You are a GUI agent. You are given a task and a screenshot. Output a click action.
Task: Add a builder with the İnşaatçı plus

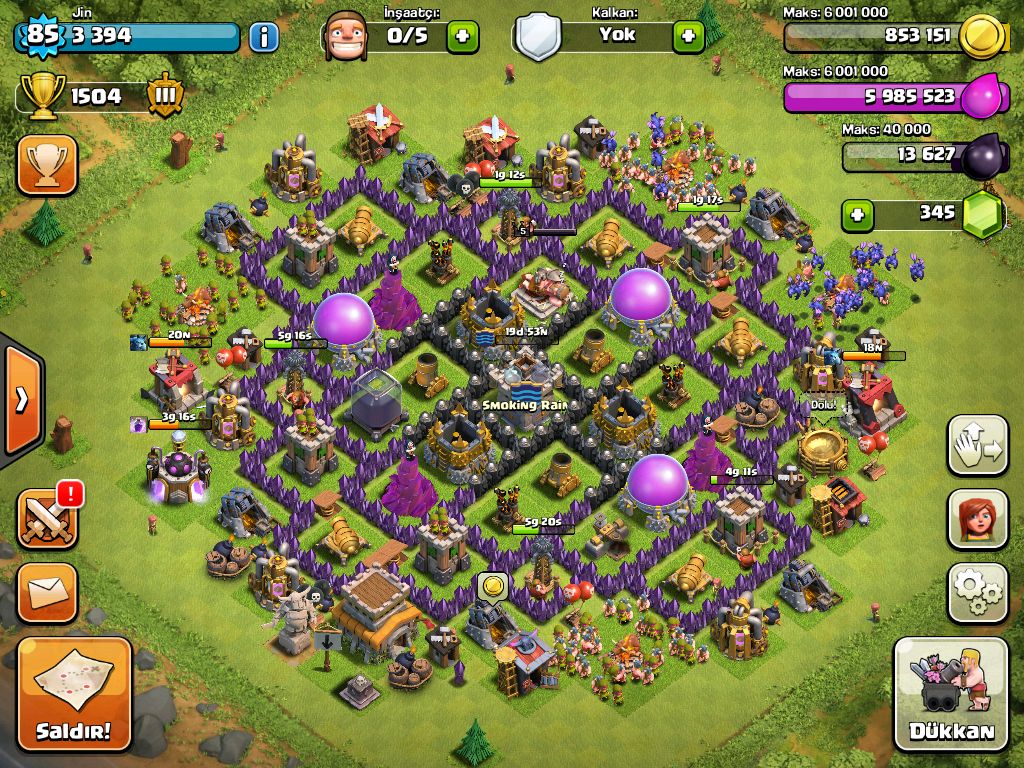462,37
